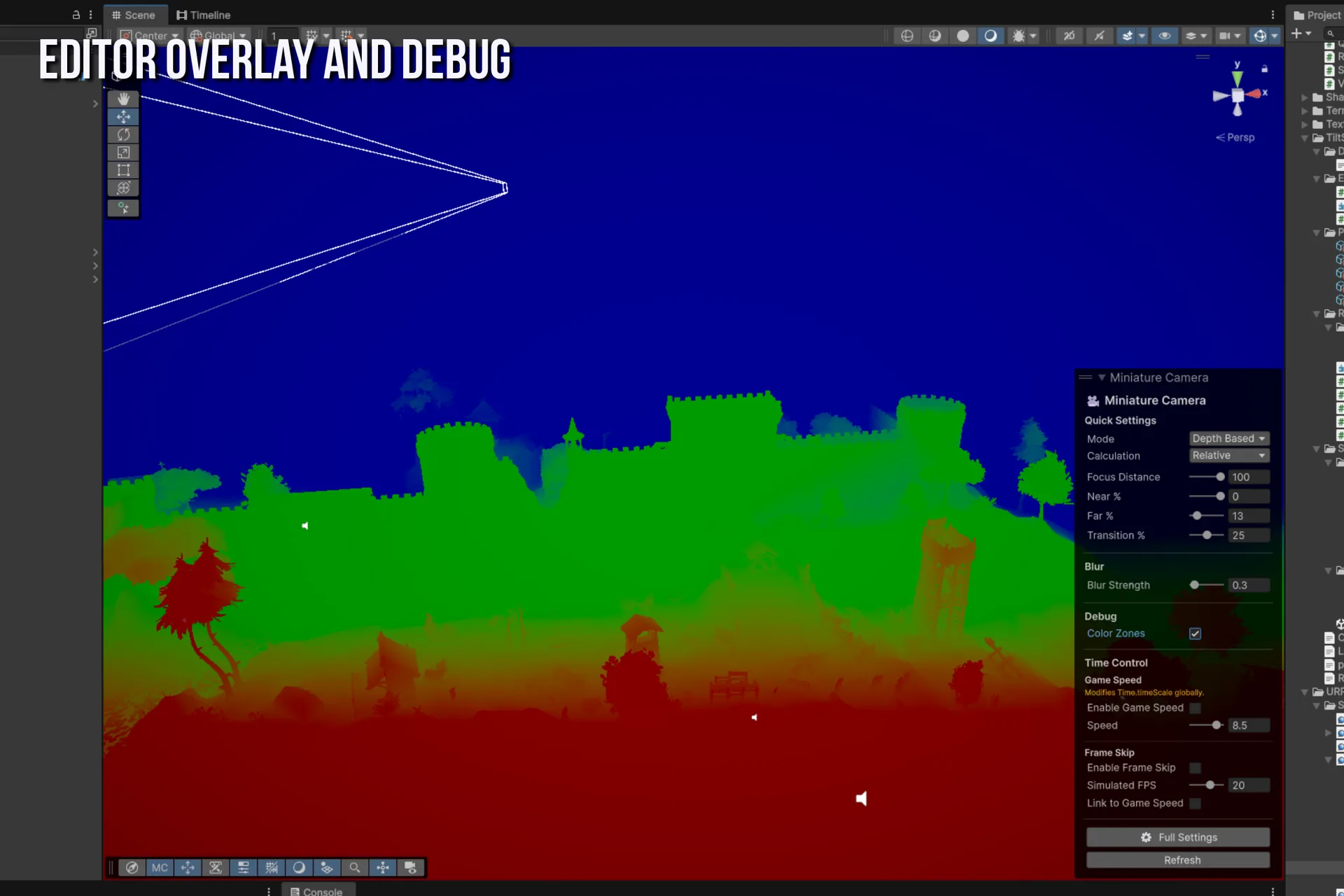Enable the Frame Skip checkbox
Screen dimensions: 1344x896
pos(1195,768)
